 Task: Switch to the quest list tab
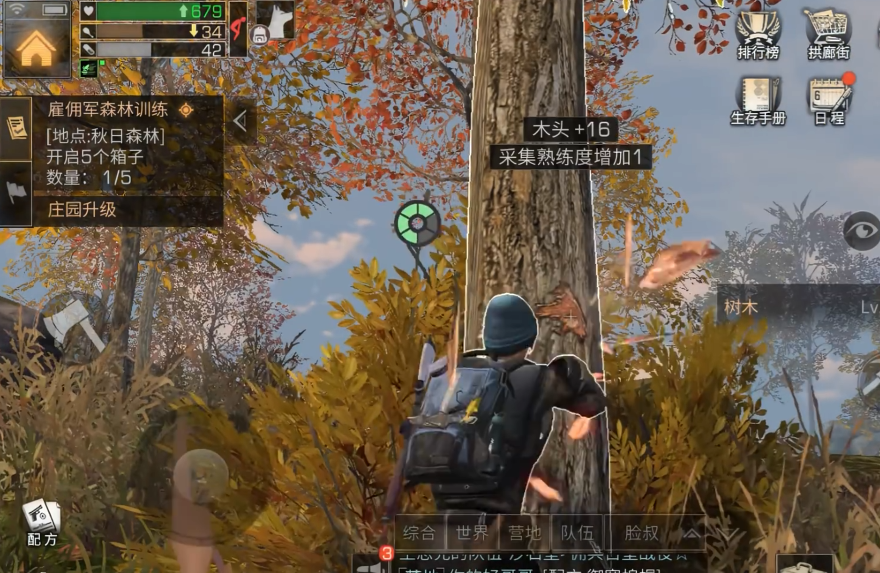tap(15, 128)
